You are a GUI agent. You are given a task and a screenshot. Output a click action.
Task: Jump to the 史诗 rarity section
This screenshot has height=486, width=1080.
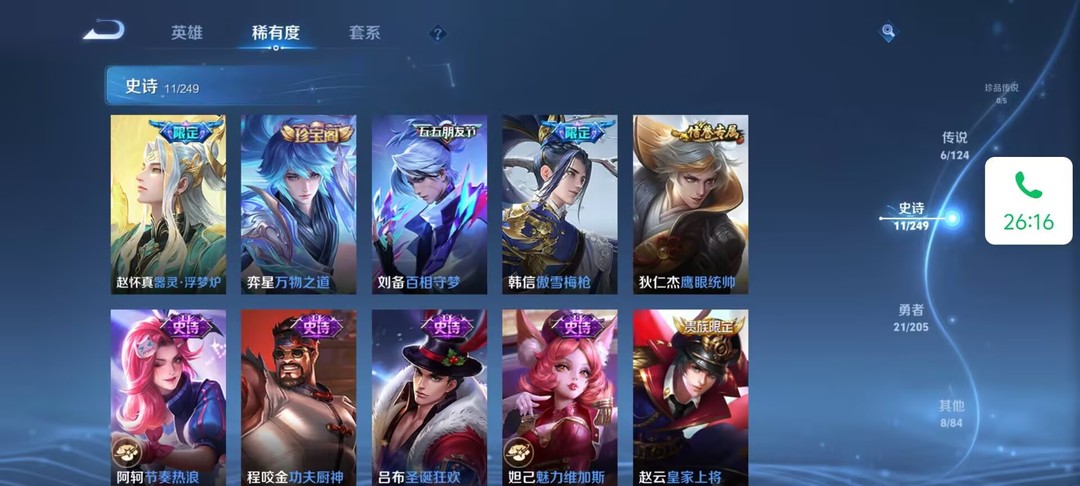pyautogui.click(x=912, y=216)
